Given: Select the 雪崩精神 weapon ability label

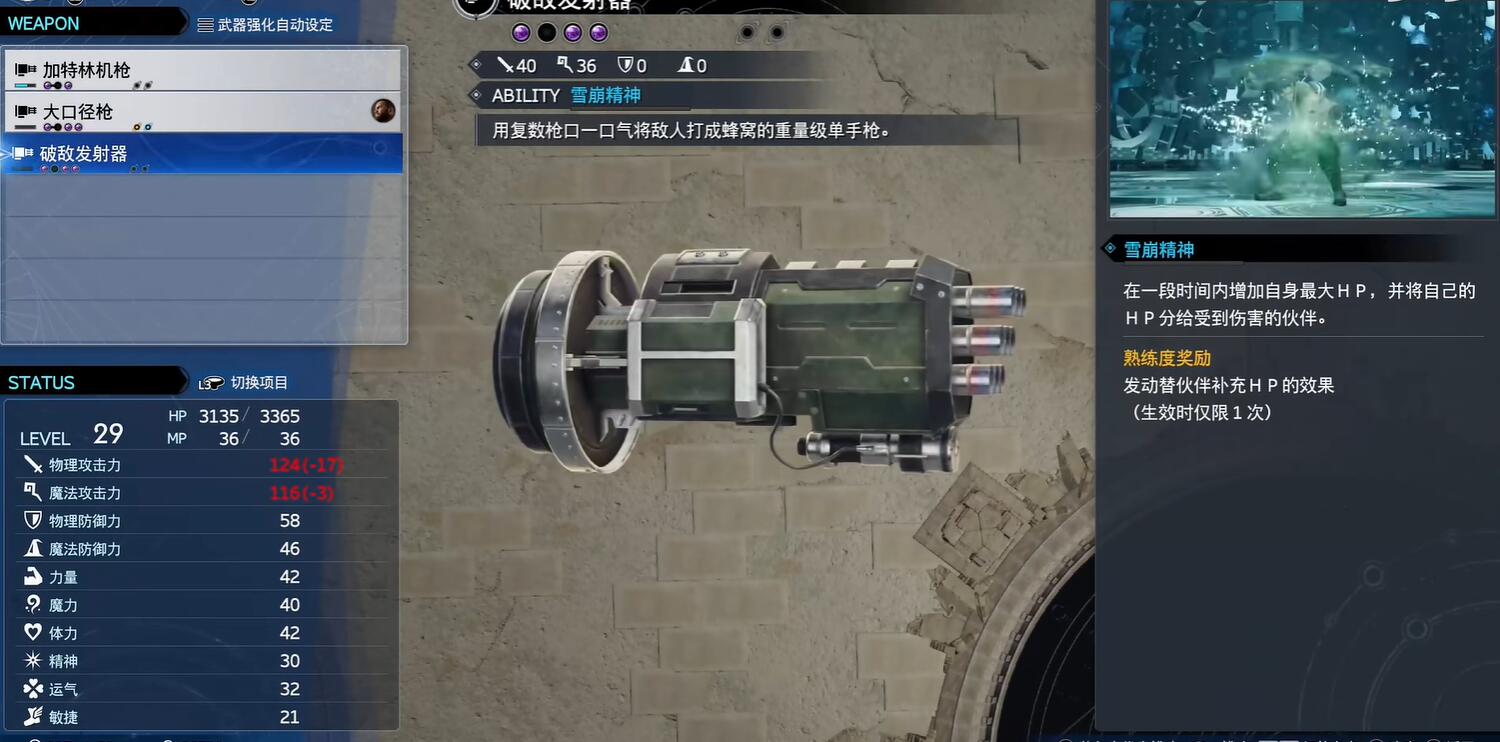Looking at the screenshot, I should [x=605, y=96].
